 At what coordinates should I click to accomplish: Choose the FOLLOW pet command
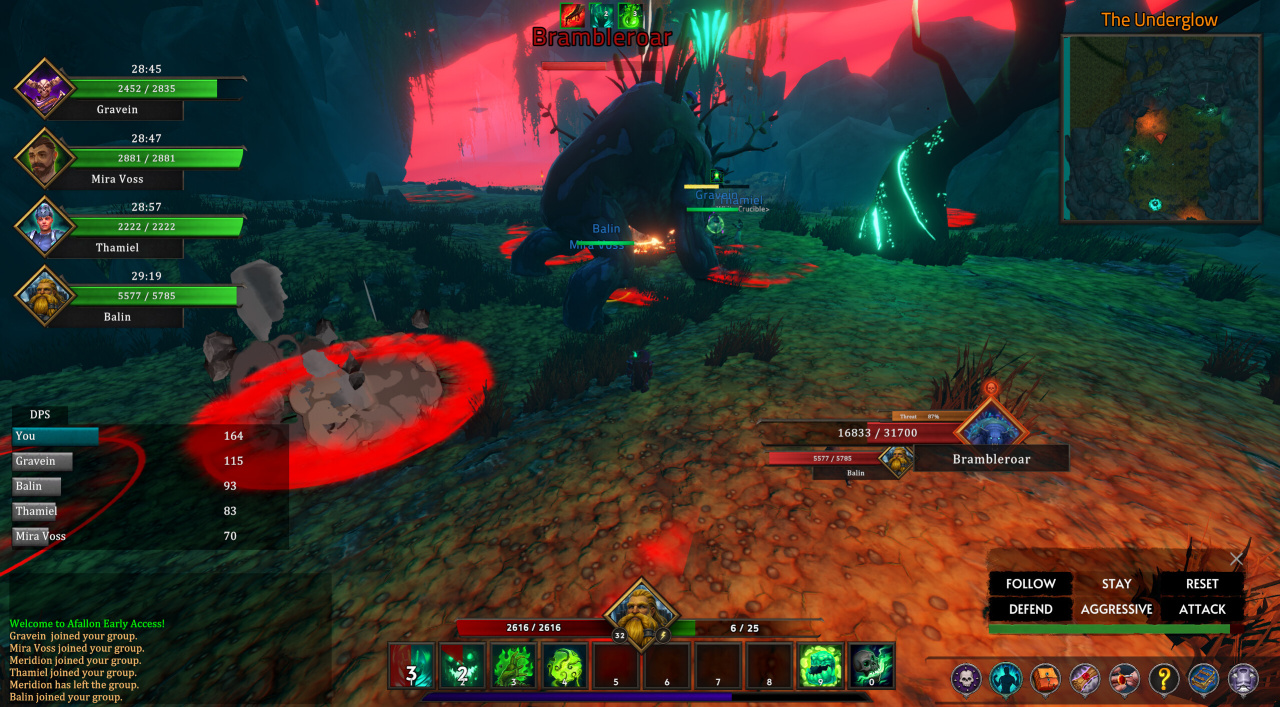tap(1030, 584)
